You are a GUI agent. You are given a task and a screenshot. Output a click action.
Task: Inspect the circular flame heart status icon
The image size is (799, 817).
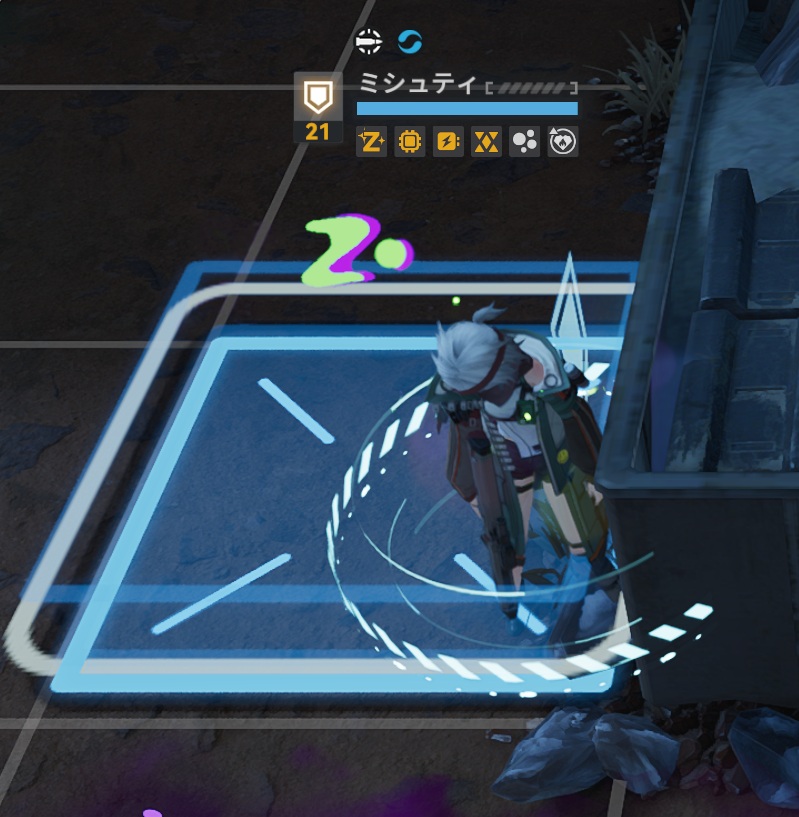click(x=563, y=143)
